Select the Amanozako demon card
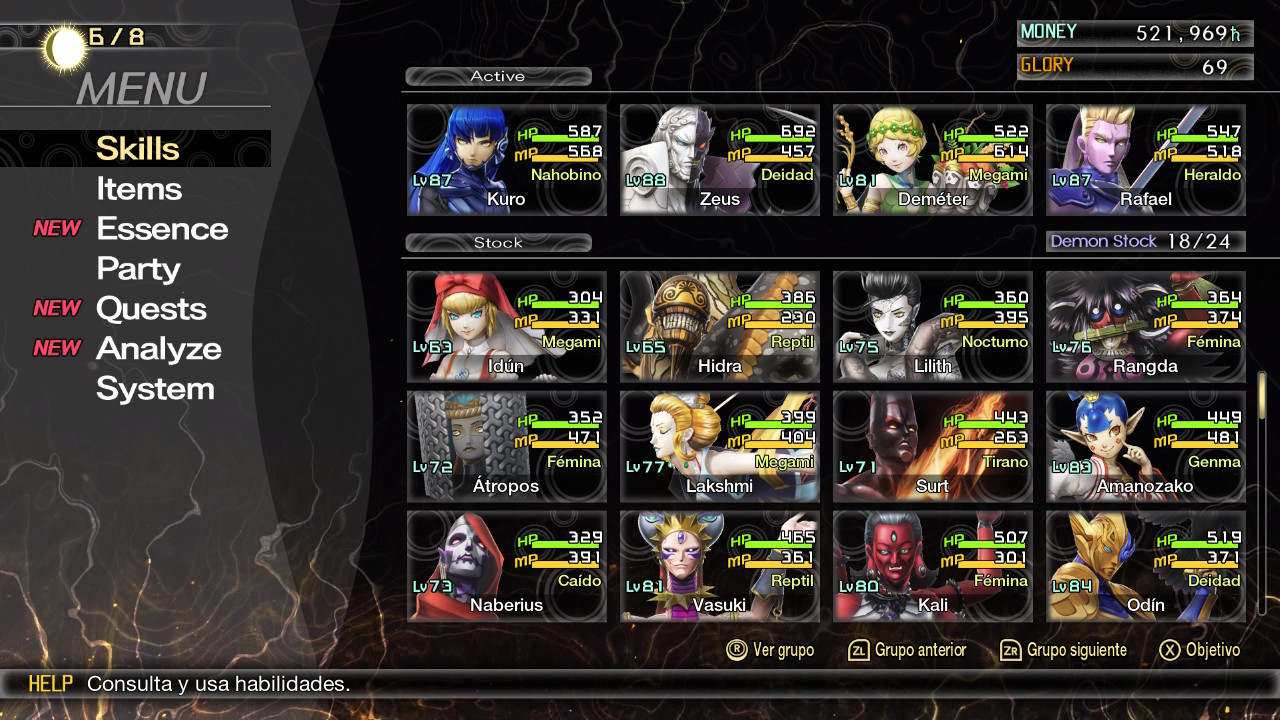This screenshot has width=1280, height=720. pos(1145,447)
